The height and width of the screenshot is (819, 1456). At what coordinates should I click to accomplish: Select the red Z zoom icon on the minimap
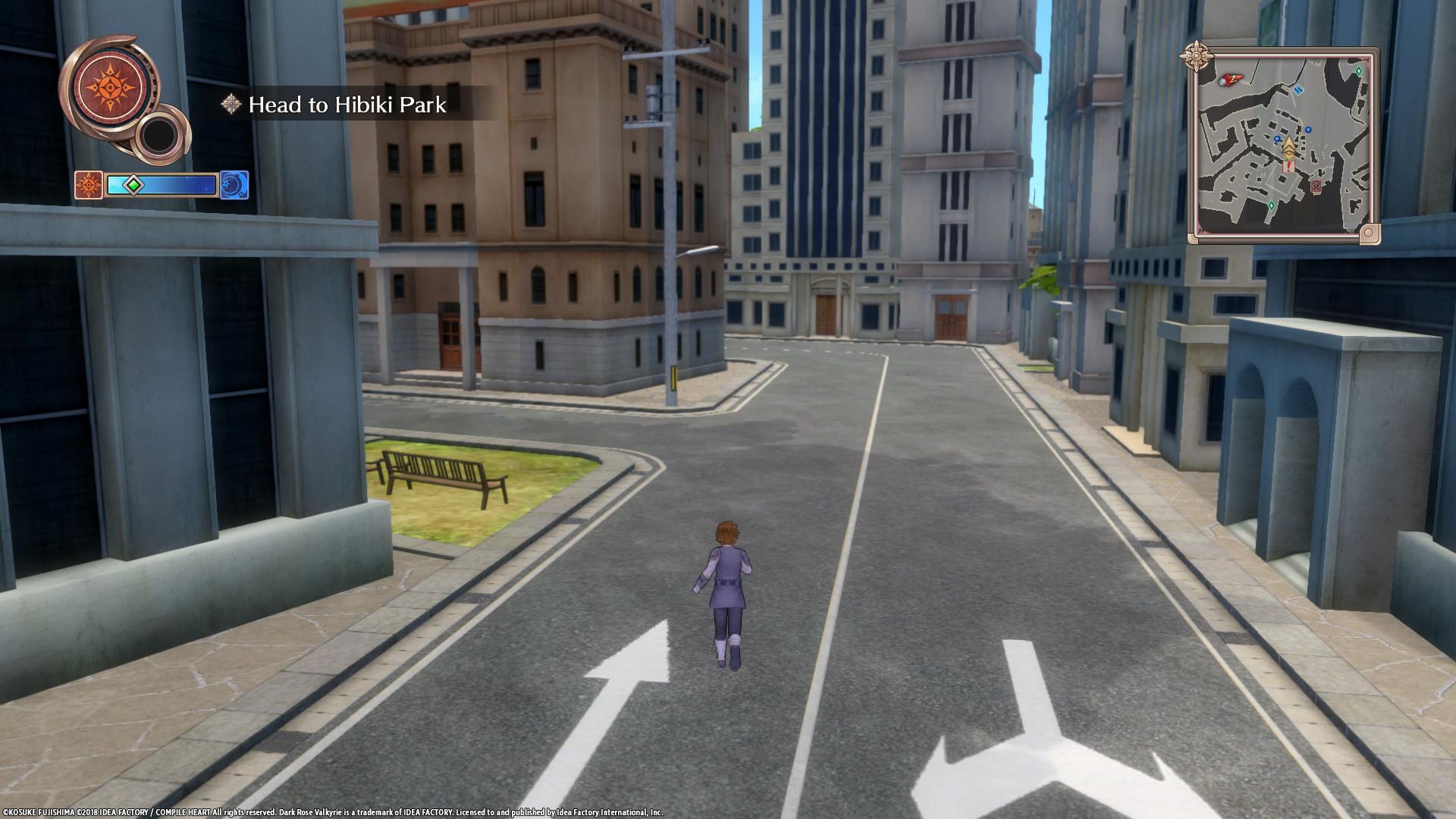[1232, 79]
